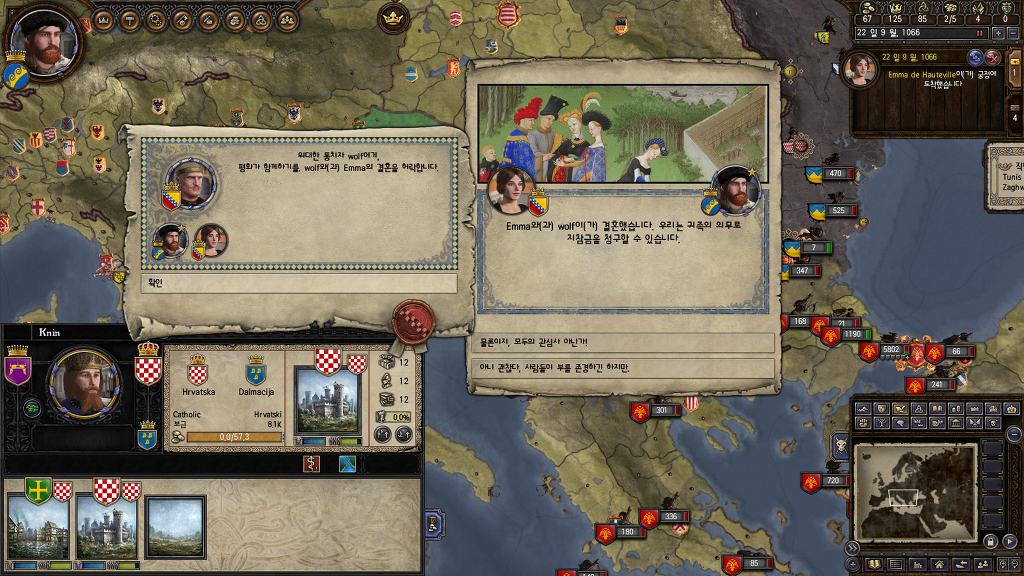Click the red wax seal on letter
Image resolution: width=1024 pixels, height=576 pixels.
[411, 320]
